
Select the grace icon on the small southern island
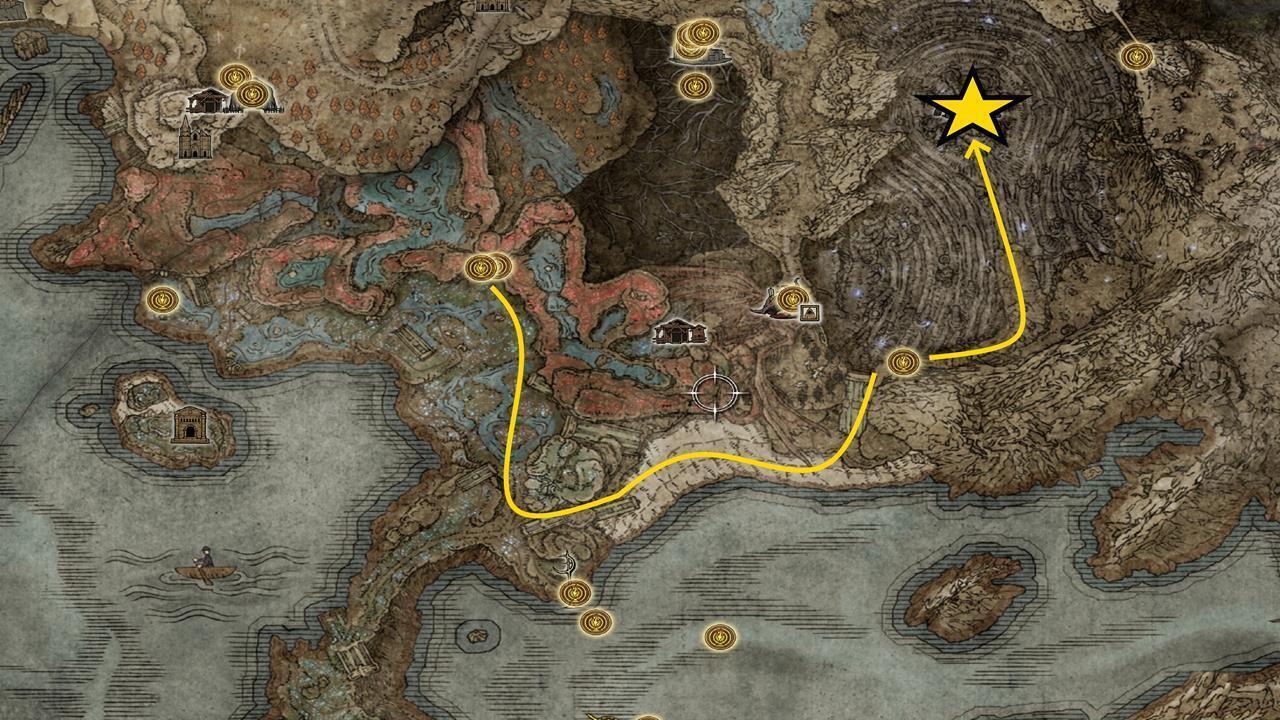point(596,623)
